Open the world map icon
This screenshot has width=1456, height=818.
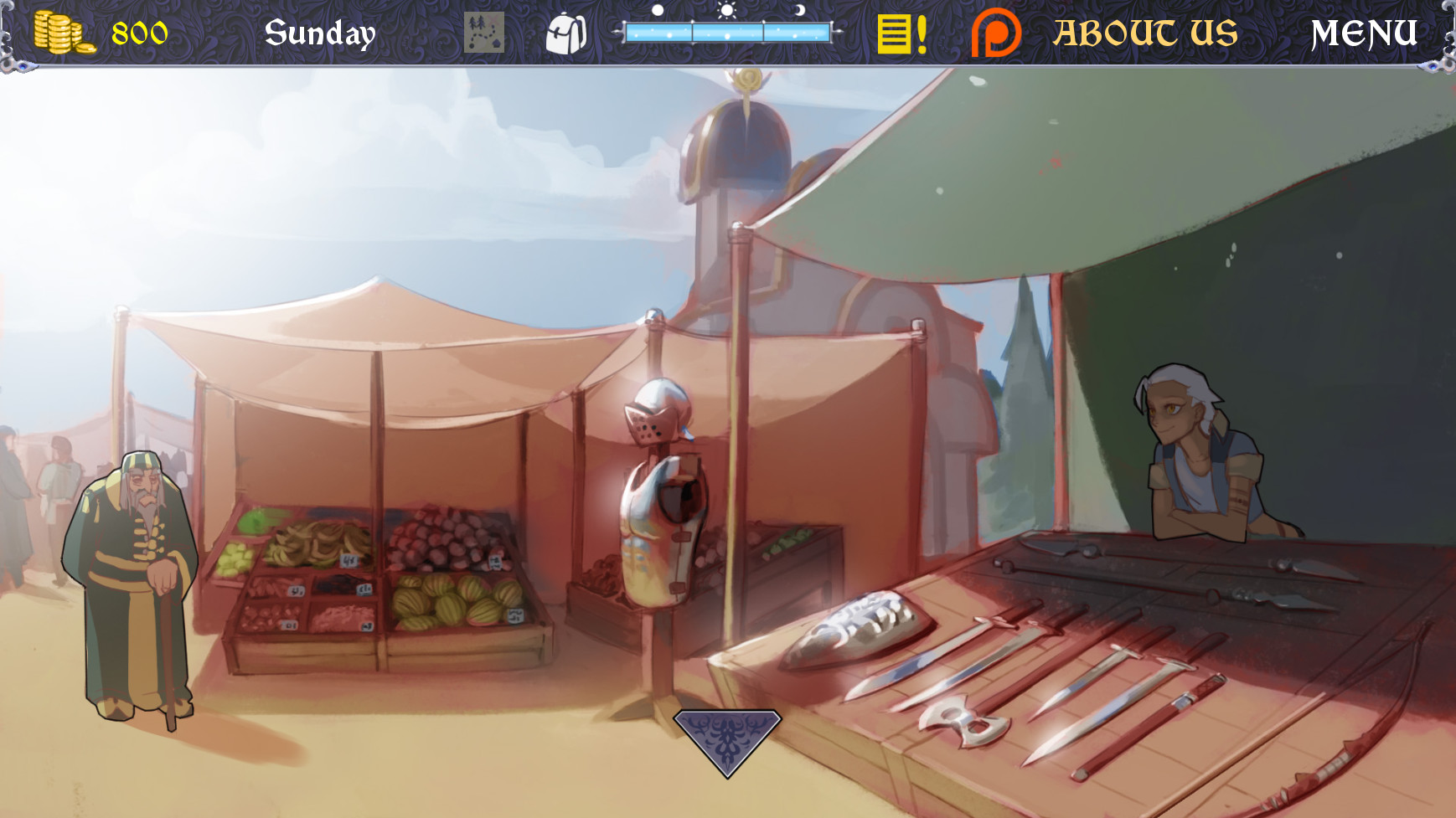484,33
